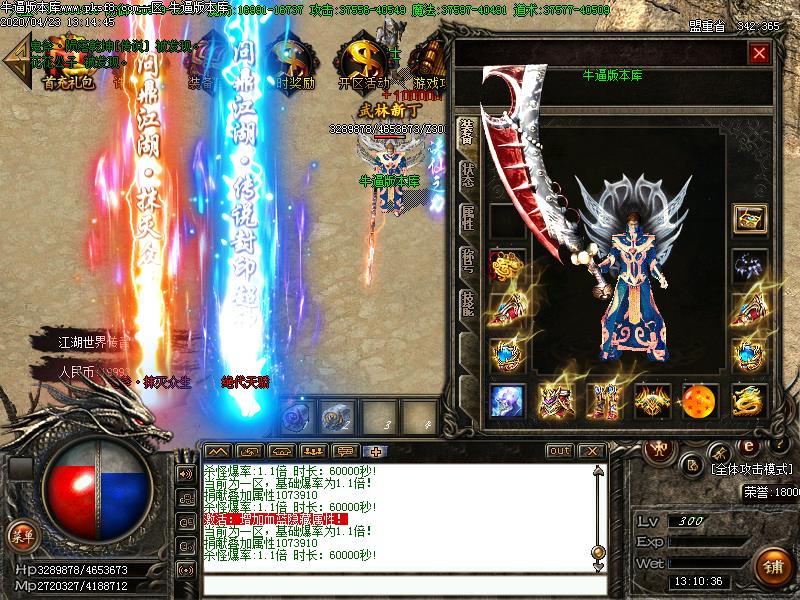Click the 菜单 menu button
Image resolution: width=800 pixels, height=600 pixels.
22,536
